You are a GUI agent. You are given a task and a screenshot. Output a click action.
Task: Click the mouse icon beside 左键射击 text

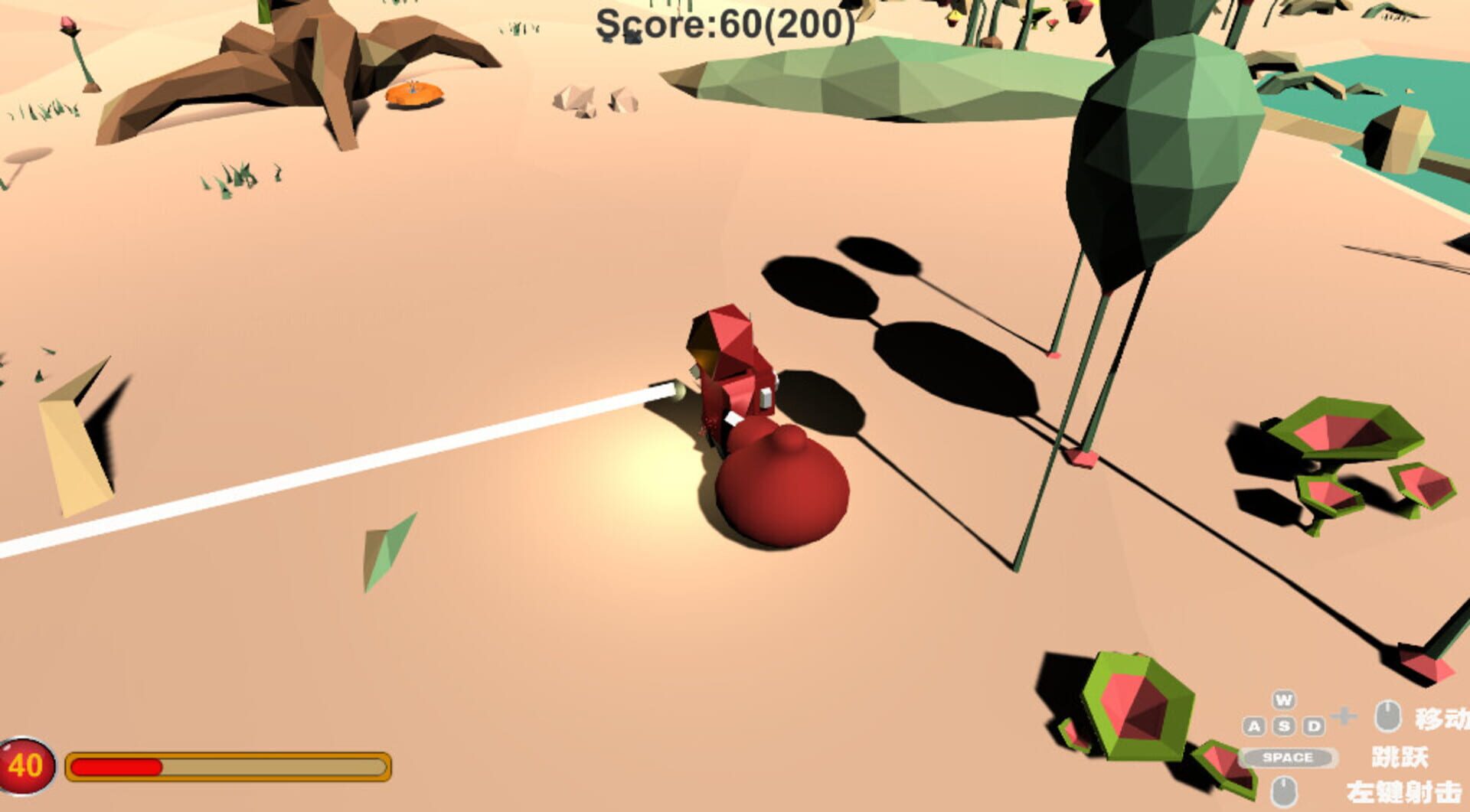[1285, 792]
